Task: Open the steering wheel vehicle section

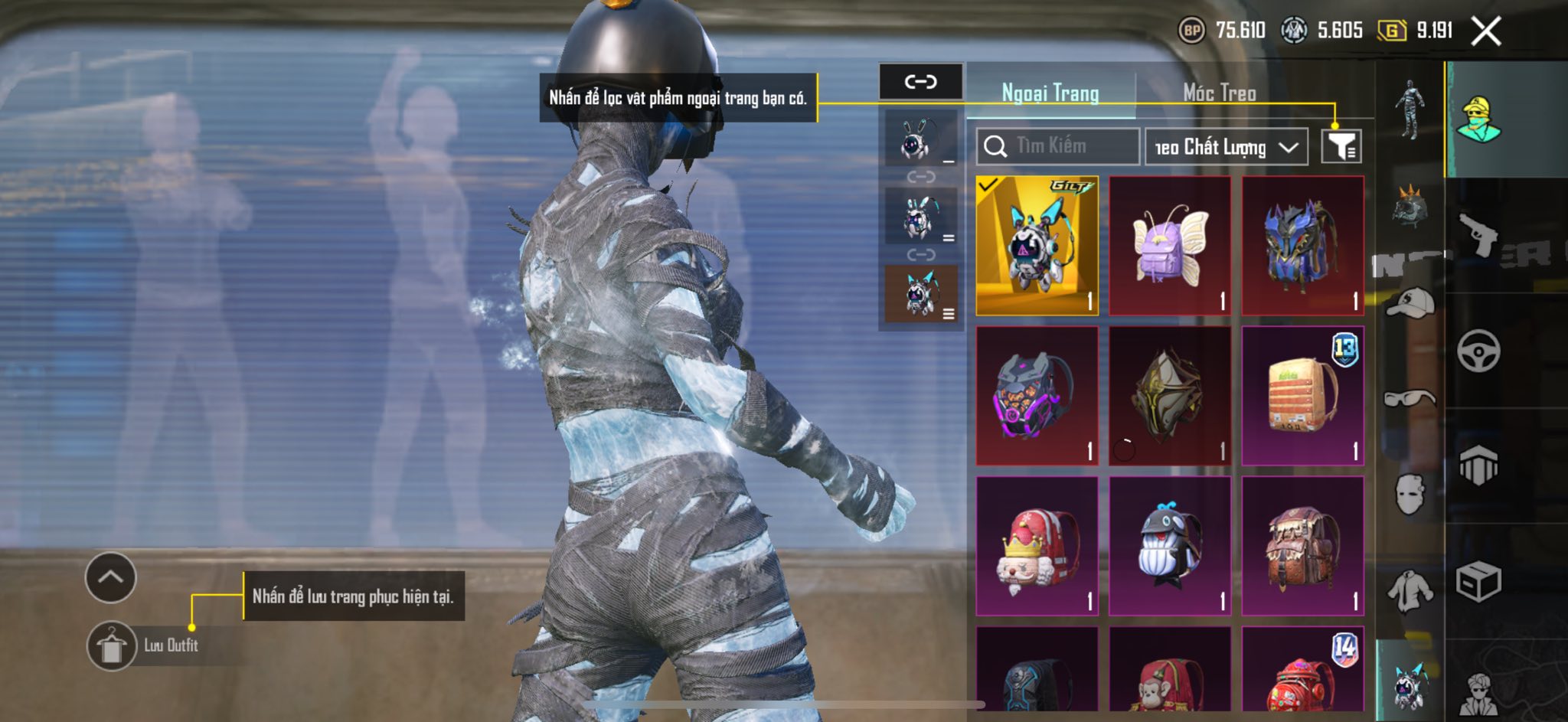Action: click(x=1478, y=351)
